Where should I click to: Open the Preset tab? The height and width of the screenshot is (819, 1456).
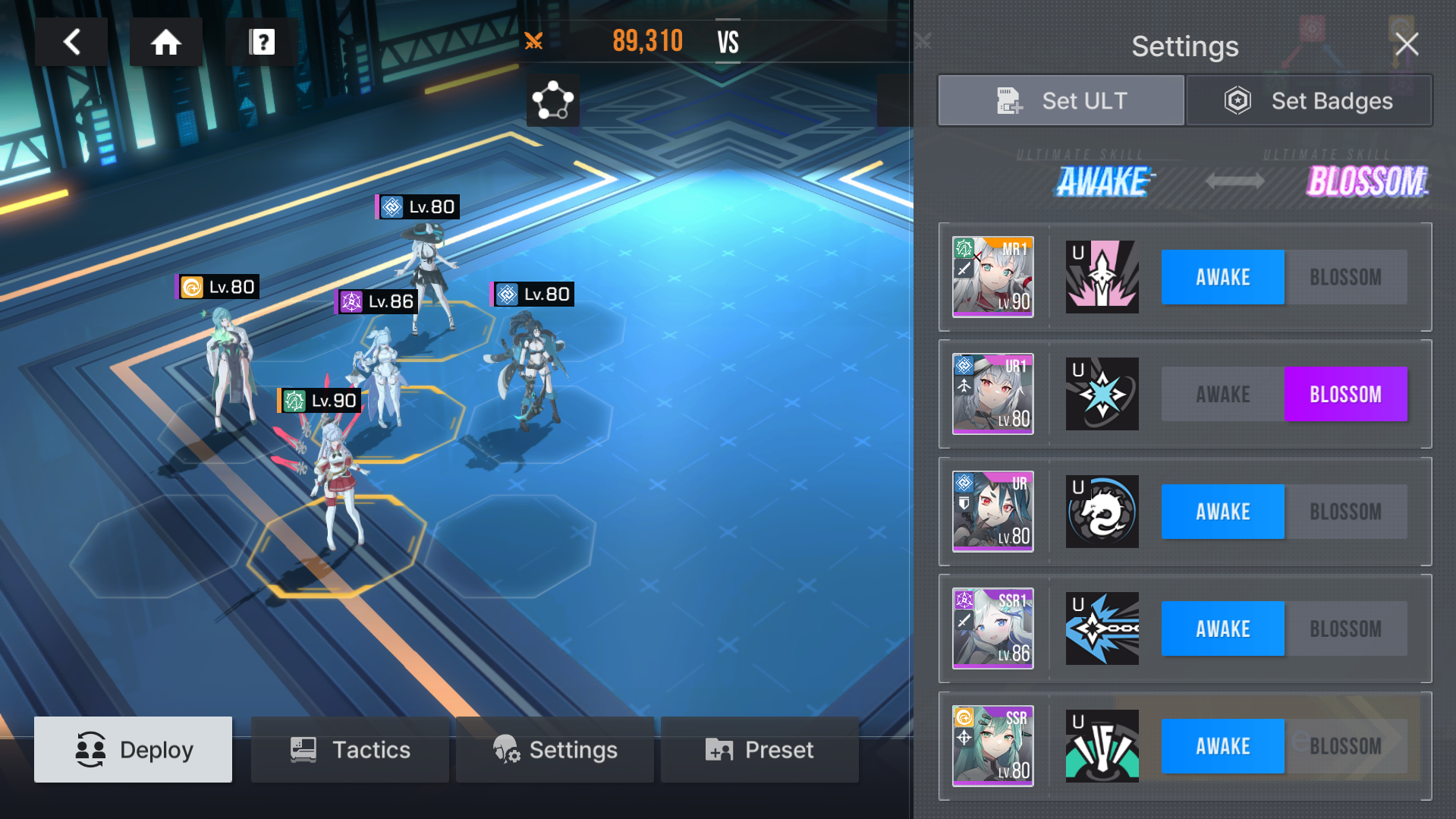(759, 749)
